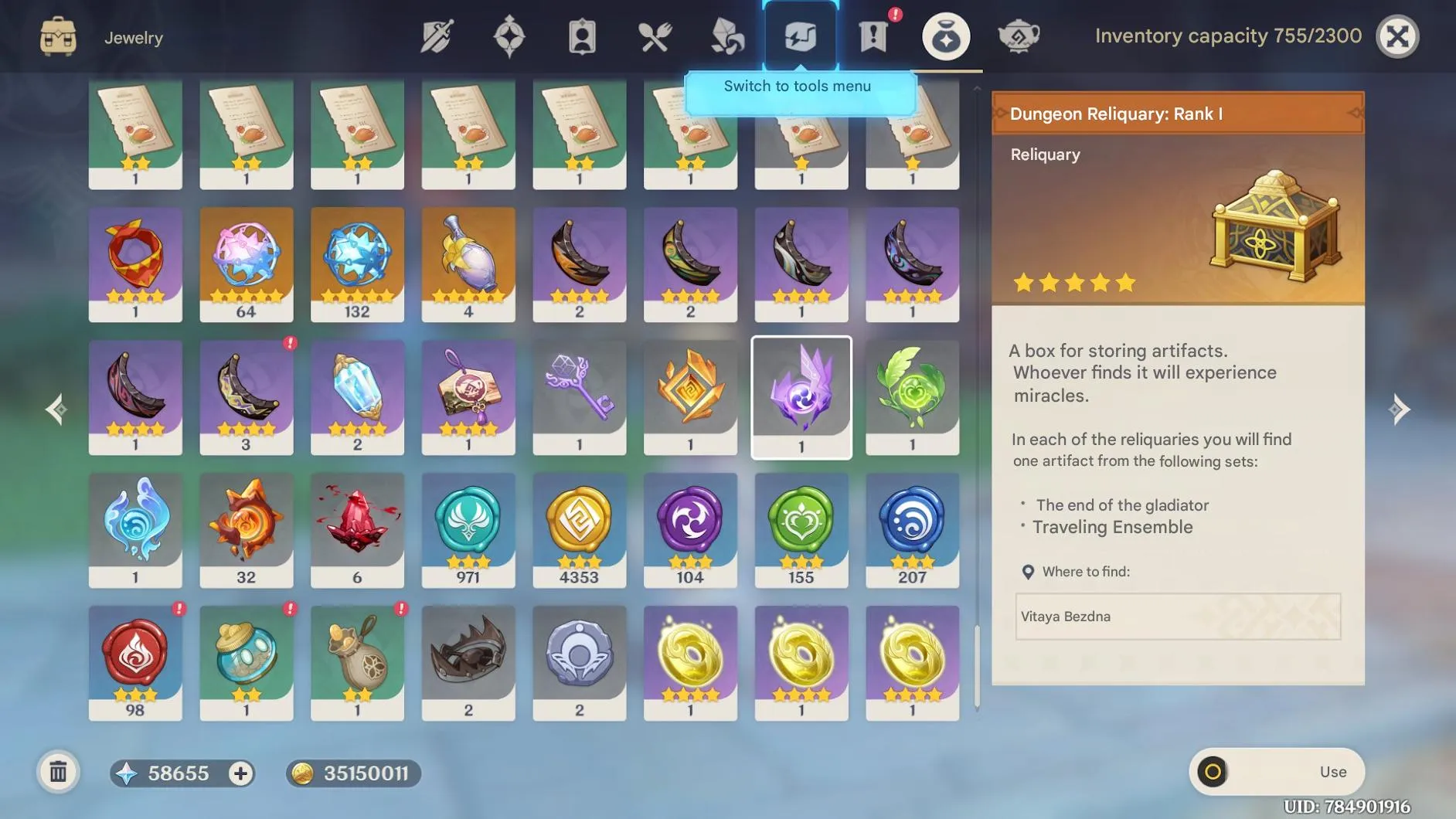Select the precious items tab
The image size is (1456, 819).
coord(947,36)
